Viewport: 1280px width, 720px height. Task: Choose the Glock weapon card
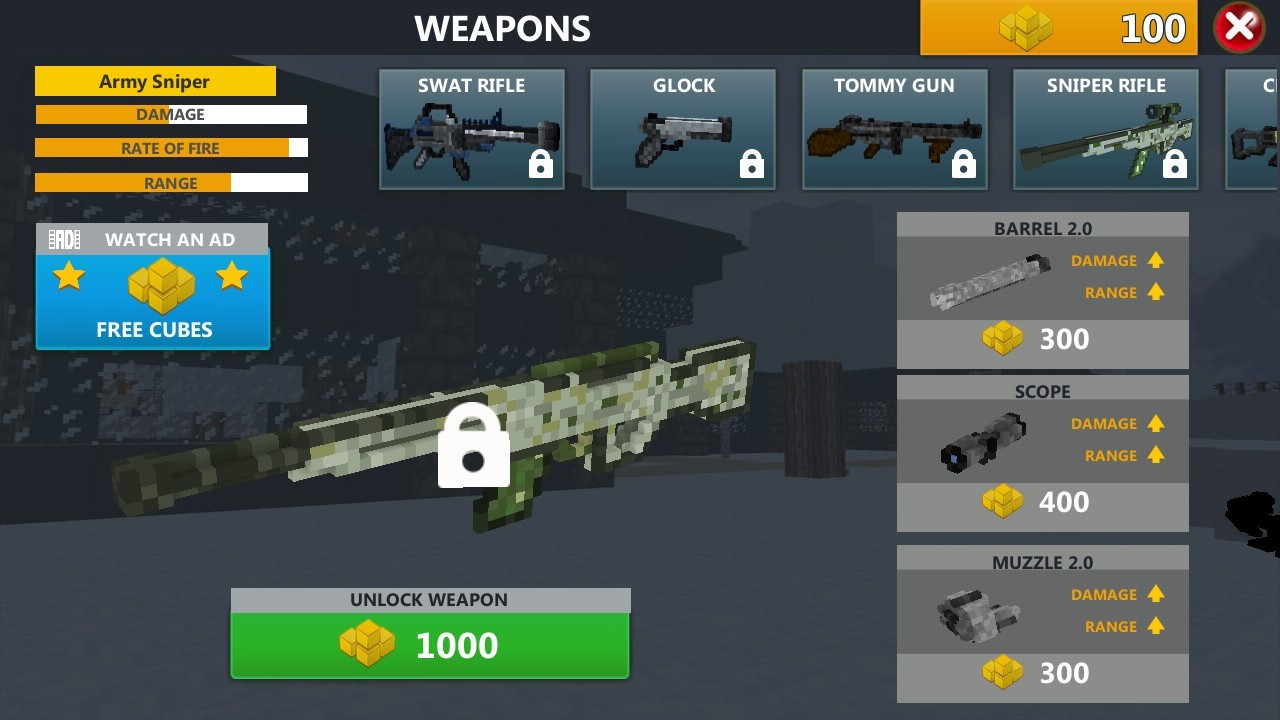point(683,129)
